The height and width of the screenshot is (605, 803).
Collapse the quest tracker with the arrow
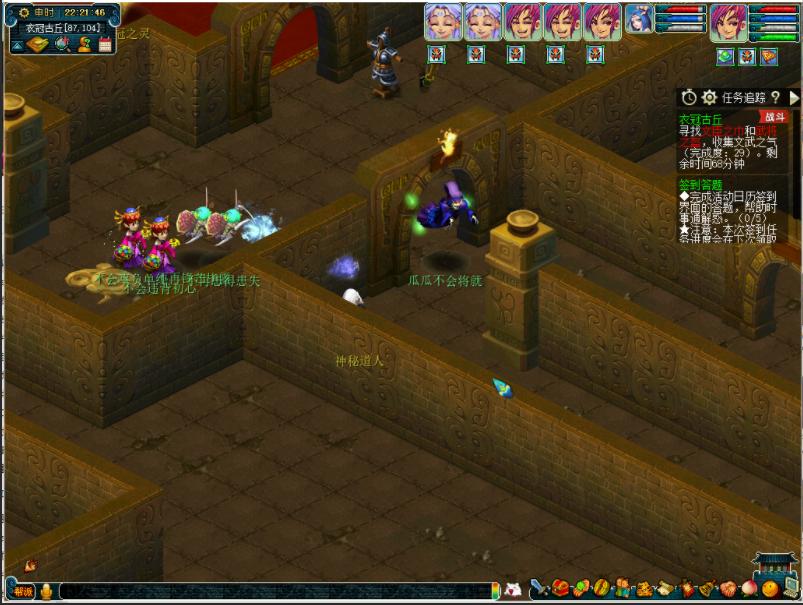(794, 97)
